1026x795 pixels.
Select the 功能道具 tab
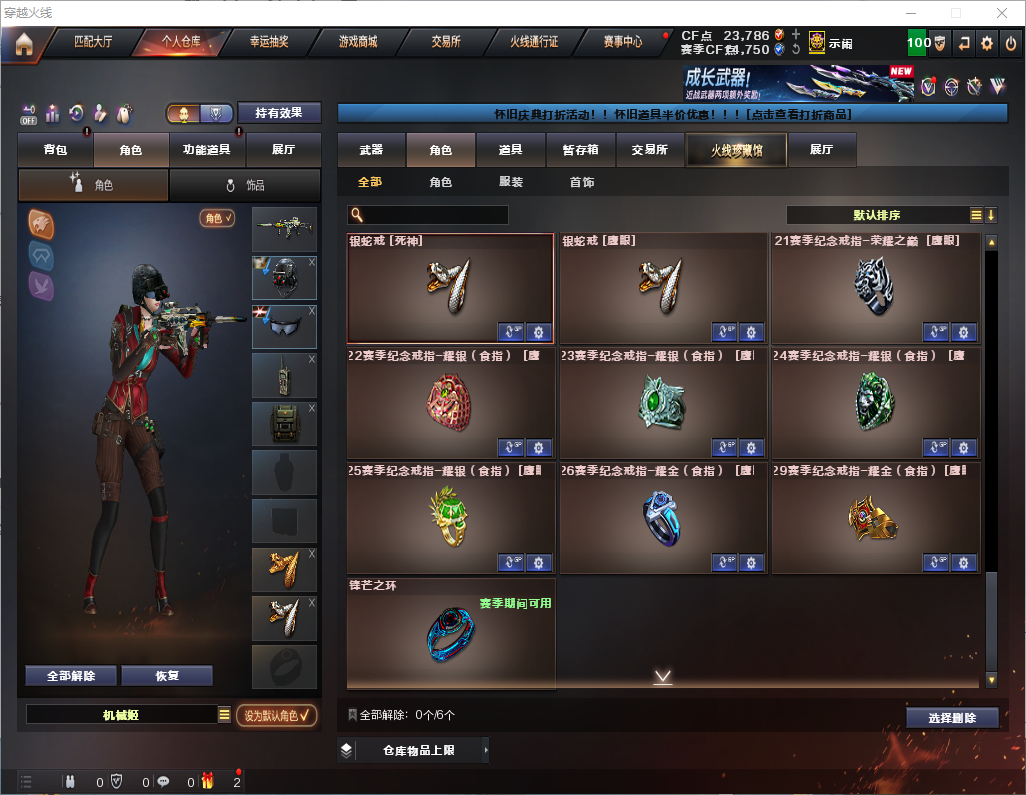coord(207,150)
